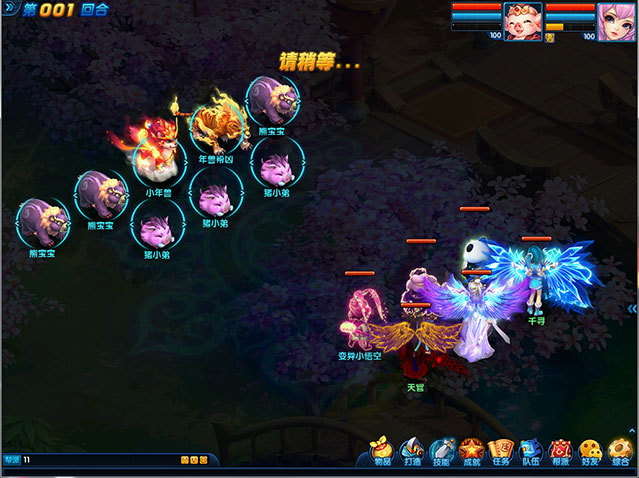Viewport: 639px width, 478px height.
Task: Click the pink-haired character portrait
Action: point(616,21)
